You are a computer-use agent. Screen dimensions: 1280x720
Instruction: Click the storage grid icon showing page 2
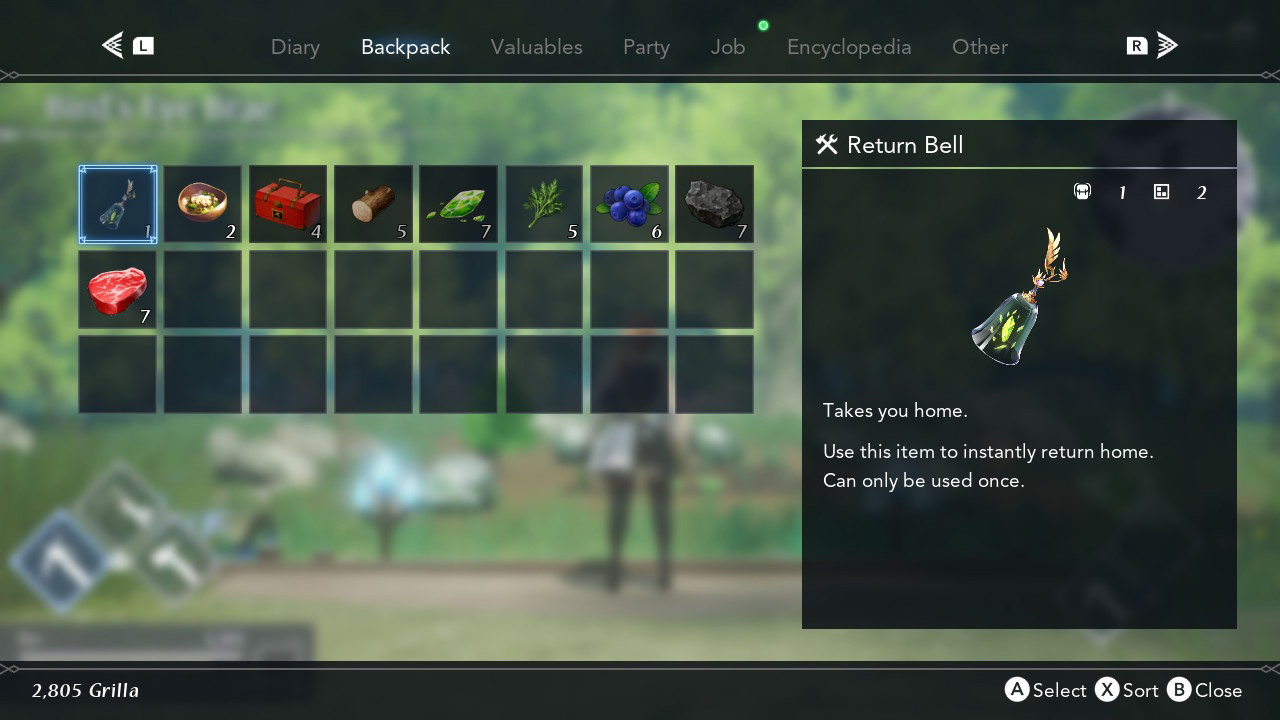tap(1162, 191)
